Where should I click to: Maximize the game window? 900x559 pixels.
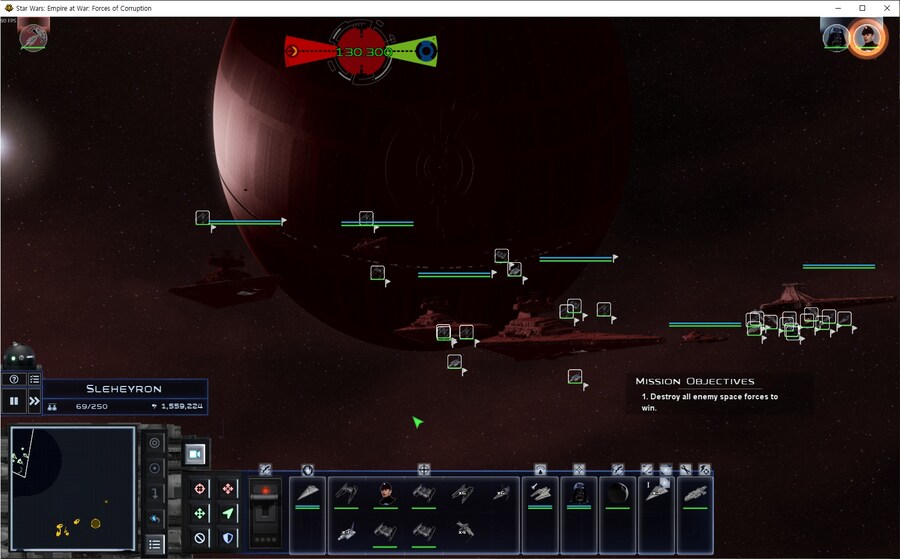coord(862,8)
